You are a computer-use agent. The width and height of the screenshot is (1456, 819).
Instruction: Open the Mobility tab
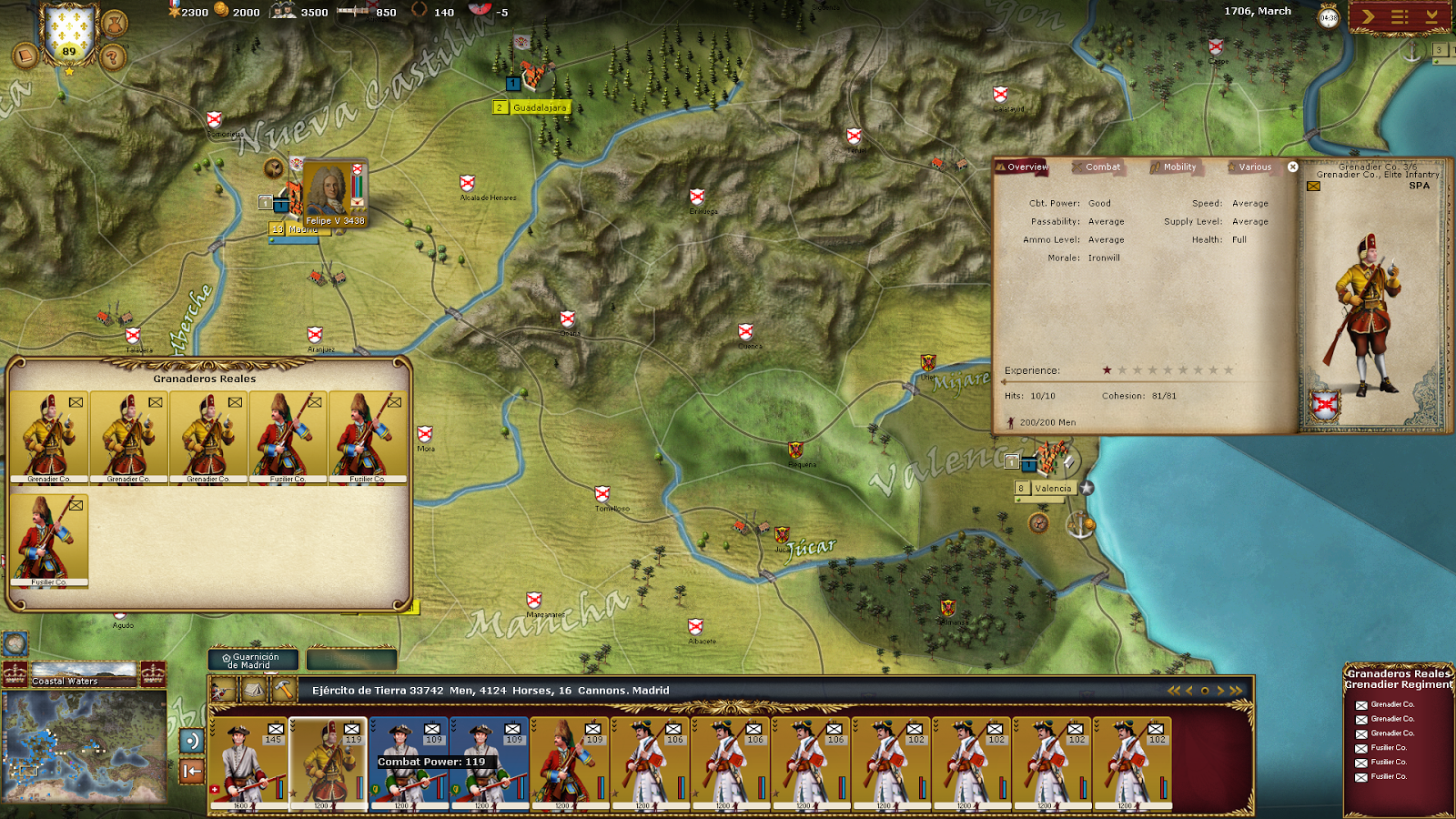(x=1178, y=167)
